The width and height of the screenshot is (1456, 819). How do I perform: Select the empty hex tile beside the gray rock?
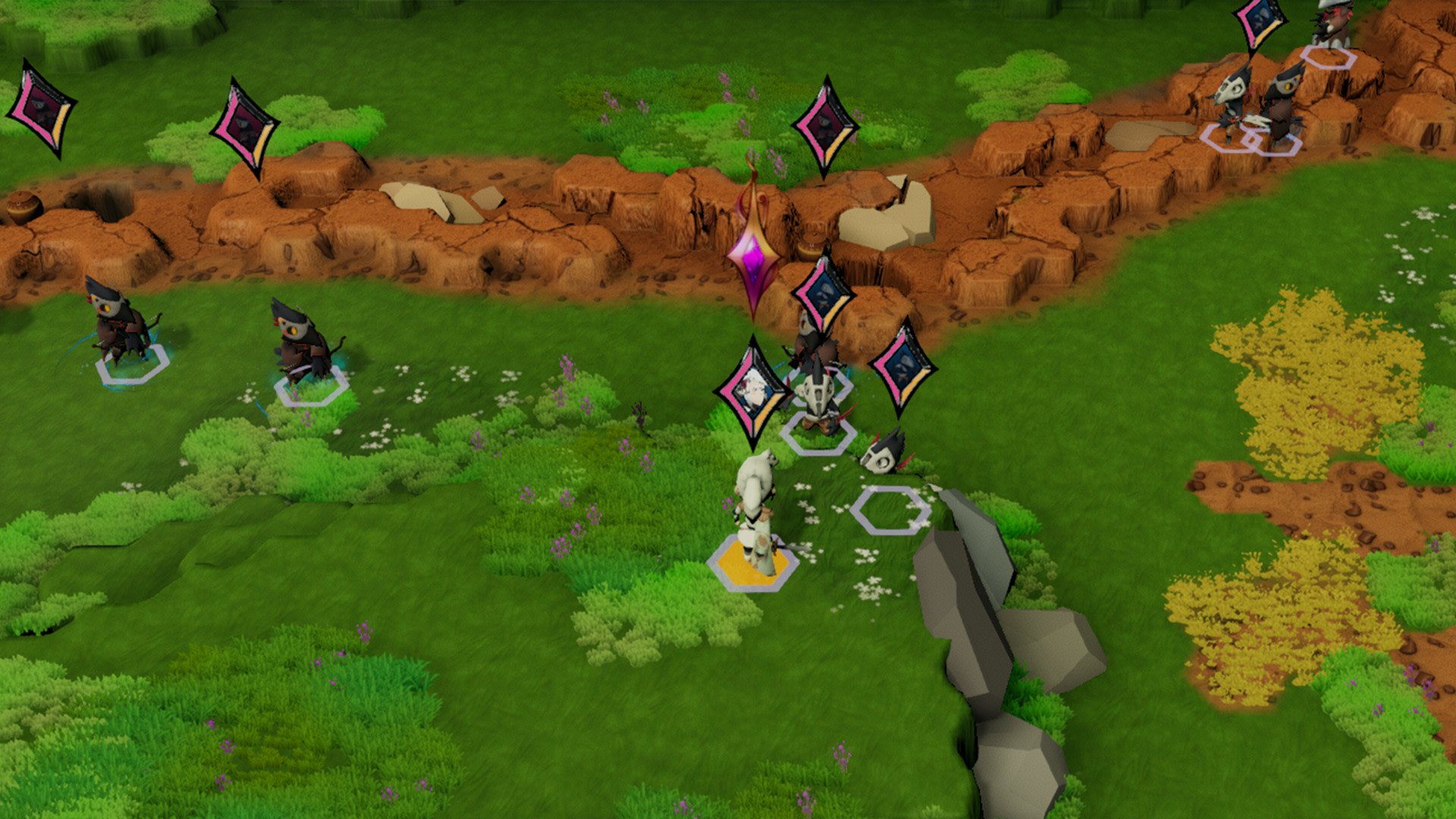[890, 510]
